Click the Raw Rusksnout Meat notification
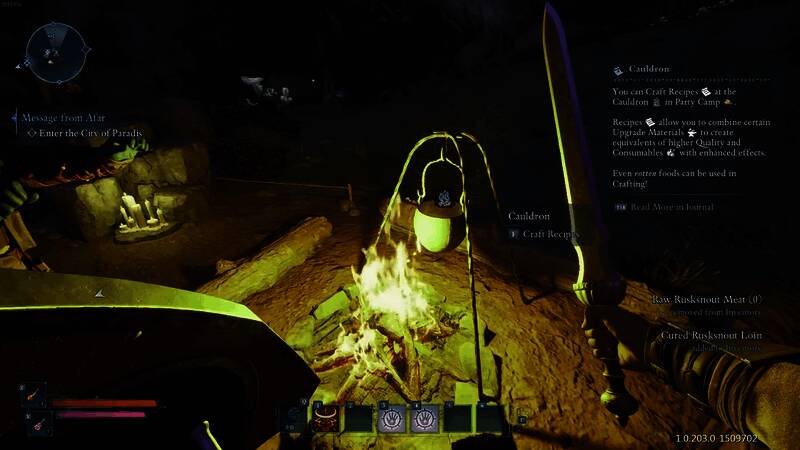Viewport: 800px width, 450px height. tap(707, 299)
